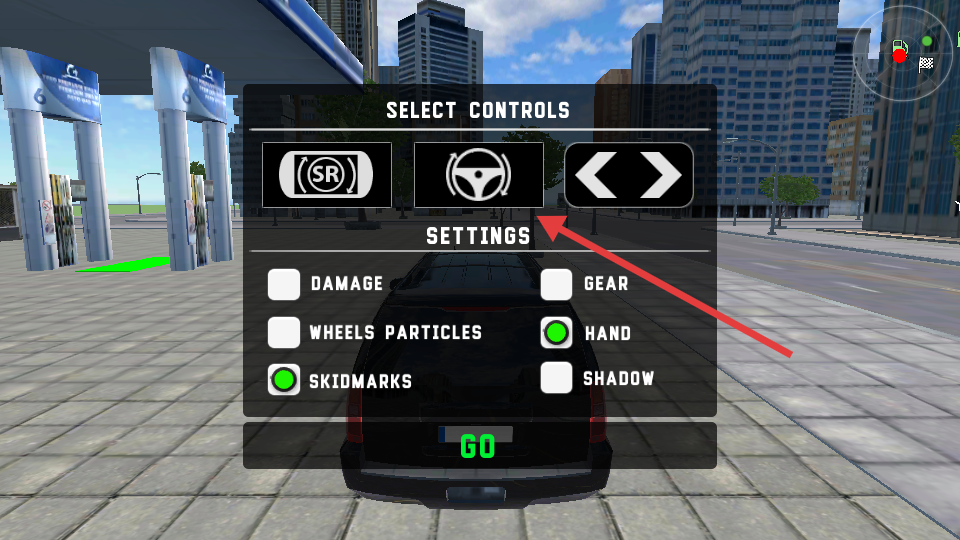The height and width of the screenshot is (540, 960).
Task: Choose the steering wheel control scheme
Action: point(479,175)
